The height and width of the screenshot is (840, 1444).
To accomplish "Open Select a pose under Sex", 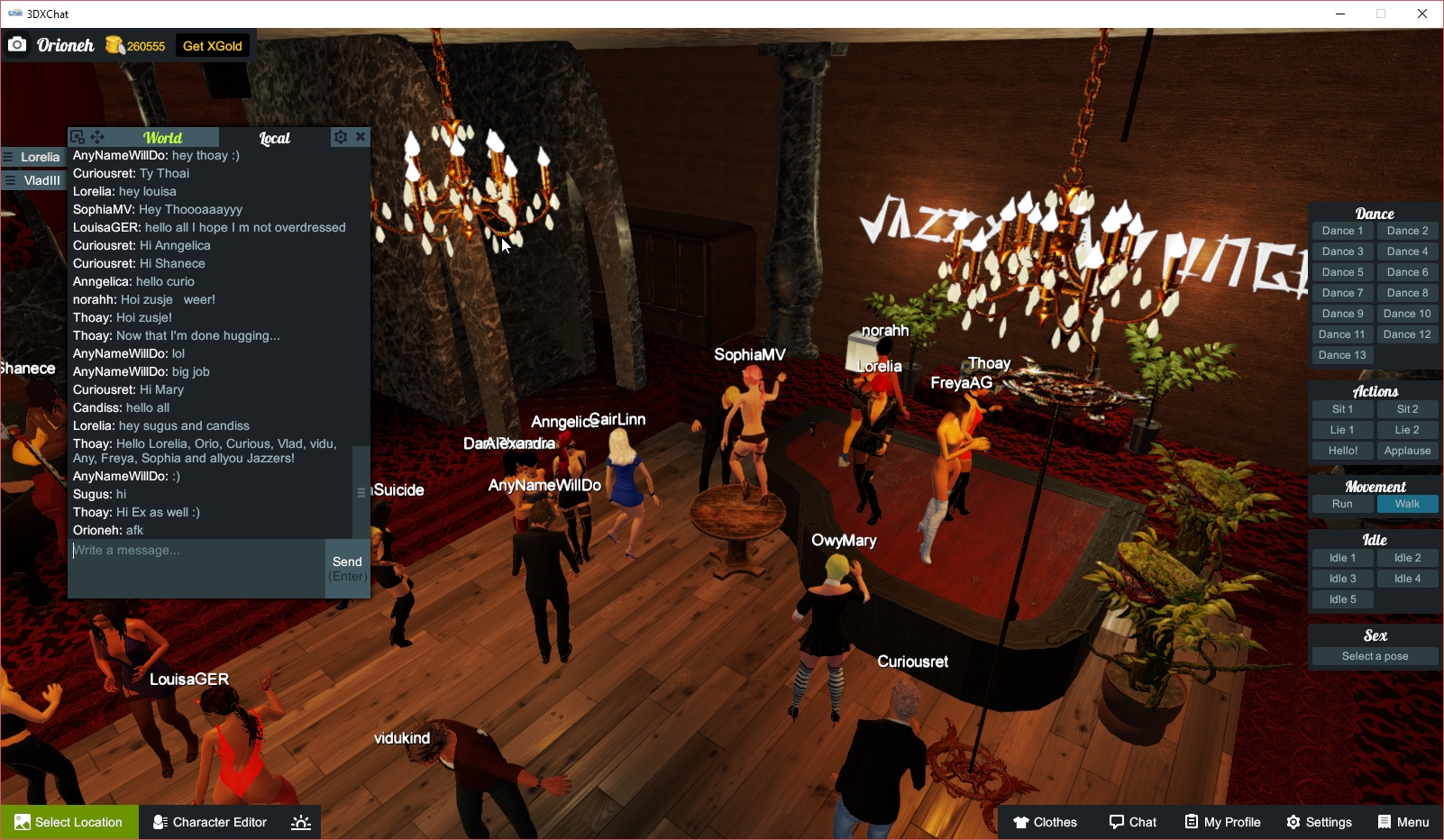I will 1374,655.
